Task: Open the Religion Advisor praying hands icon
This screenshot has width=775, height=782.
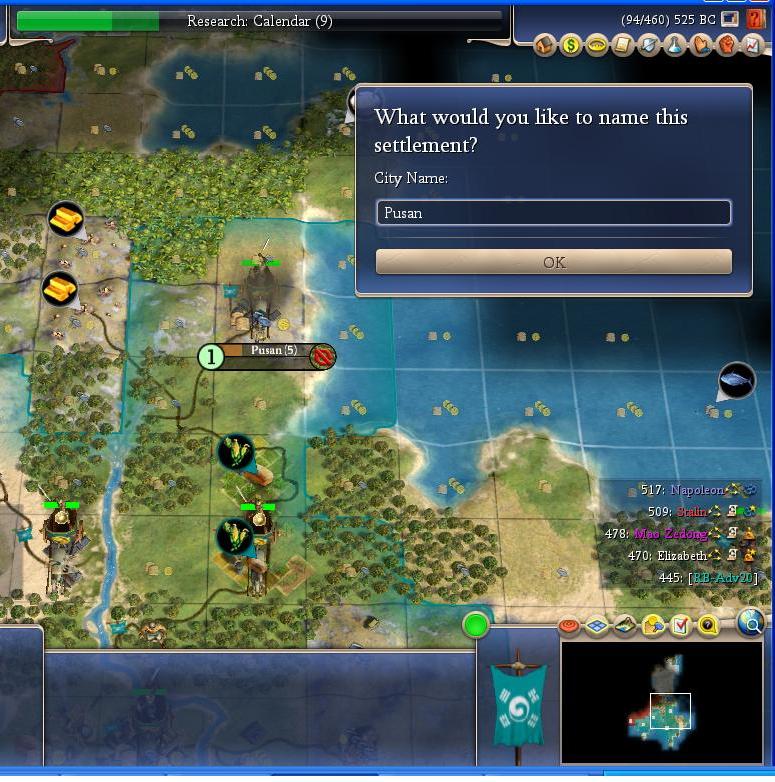Action: pos(701,45)
